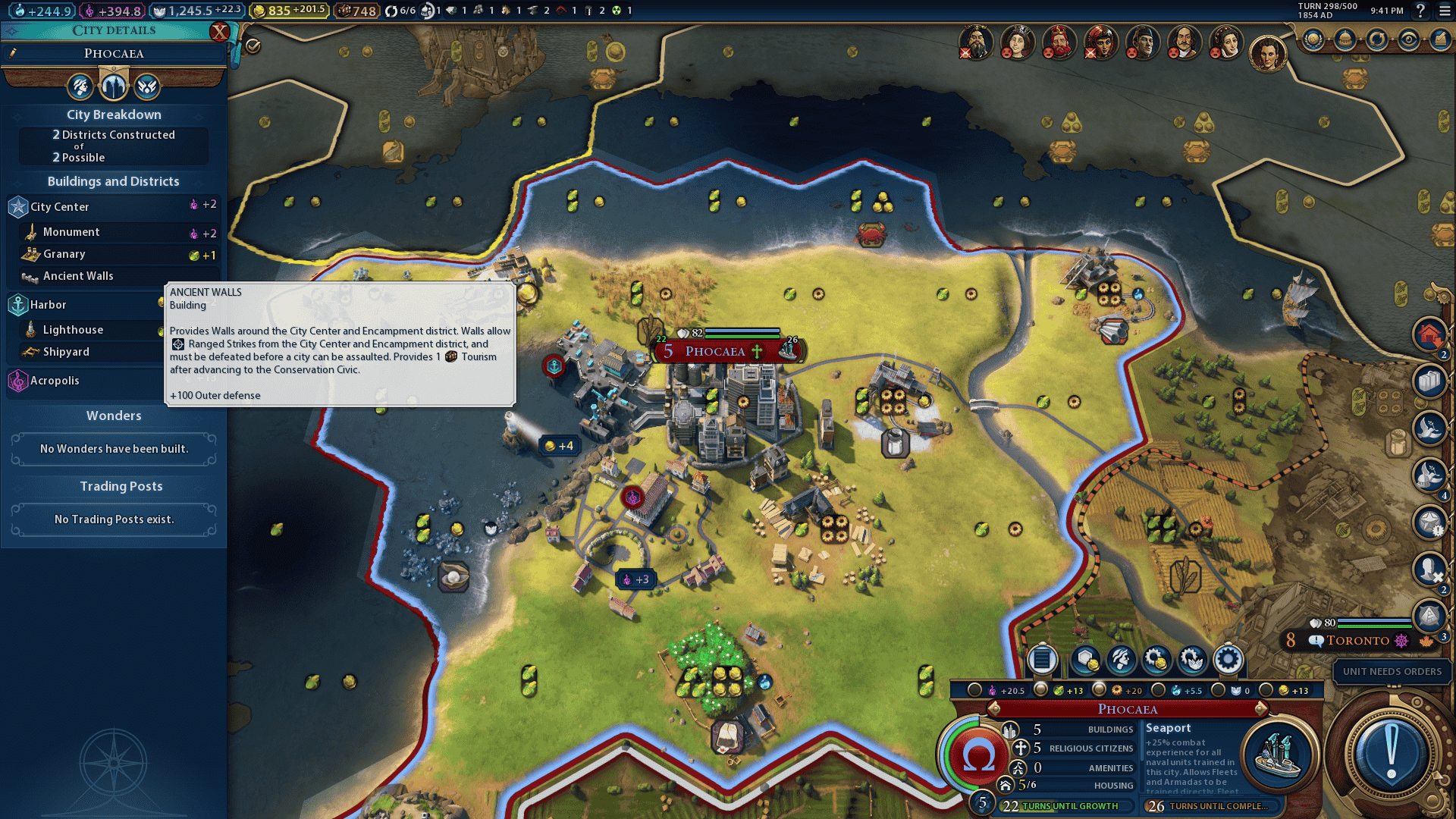Switch to the religion overview tab
Screen dimensions: 1456x819
coord(147,86)
